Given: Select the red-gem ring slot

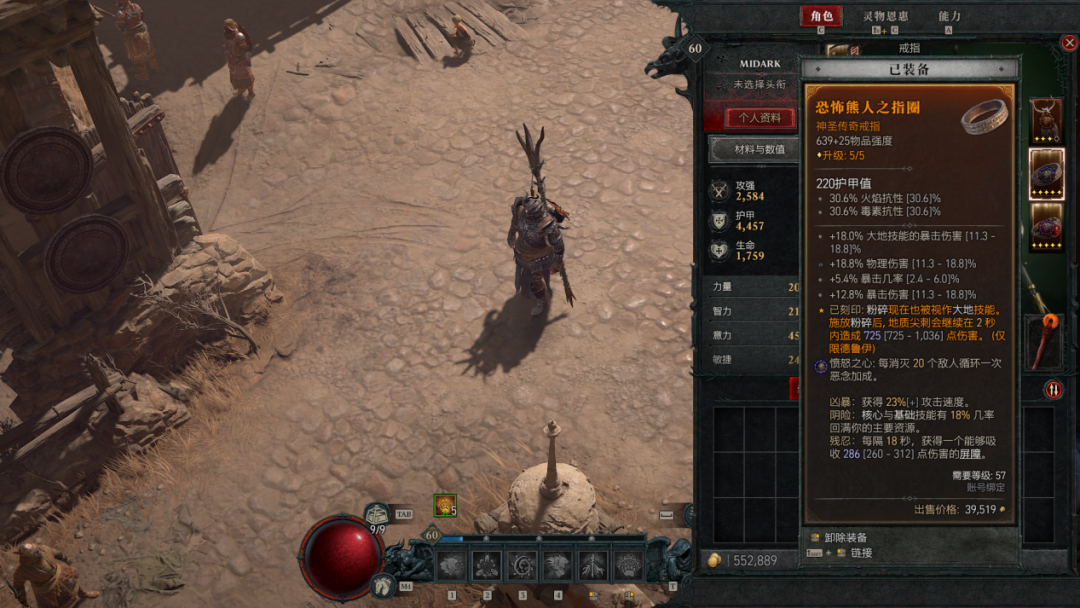Looking at the screenshot, I should 1046,226.
